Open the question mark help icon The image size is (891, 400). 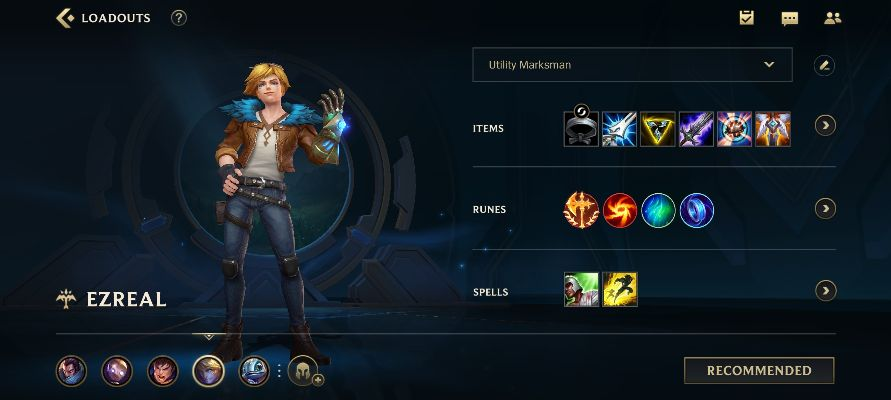179,18
